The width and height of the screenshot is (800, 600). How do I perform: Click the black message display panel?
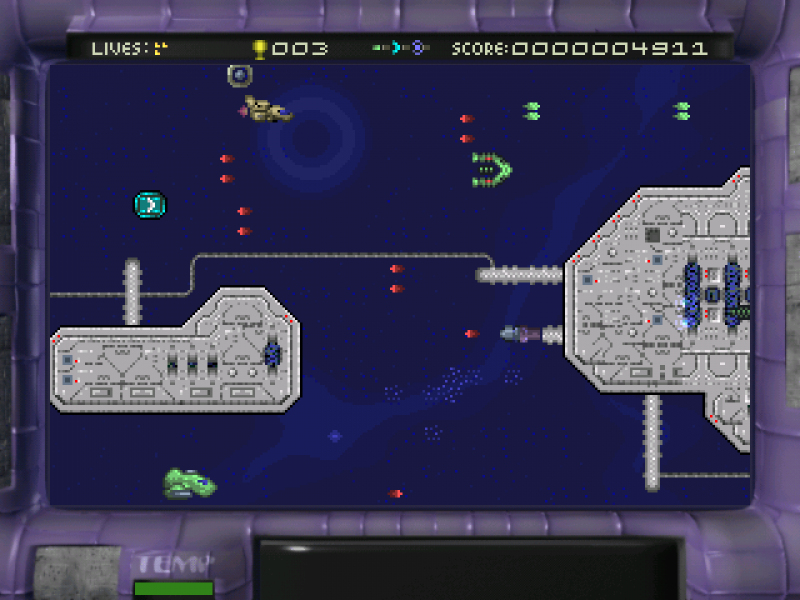tap(470, 568)
